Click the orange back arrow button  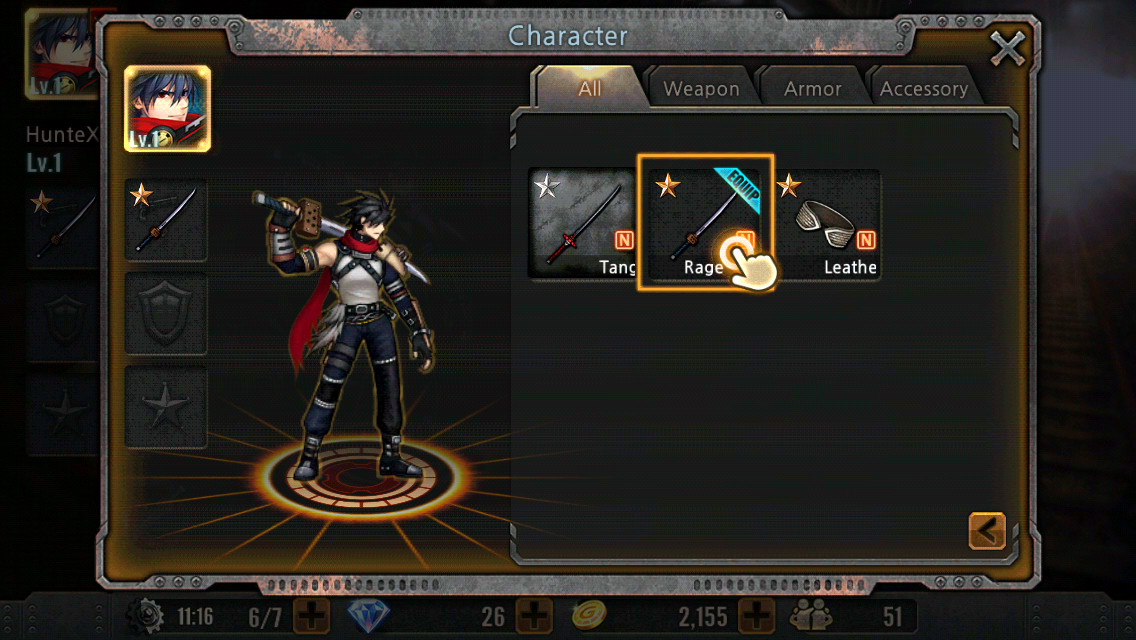987,531
